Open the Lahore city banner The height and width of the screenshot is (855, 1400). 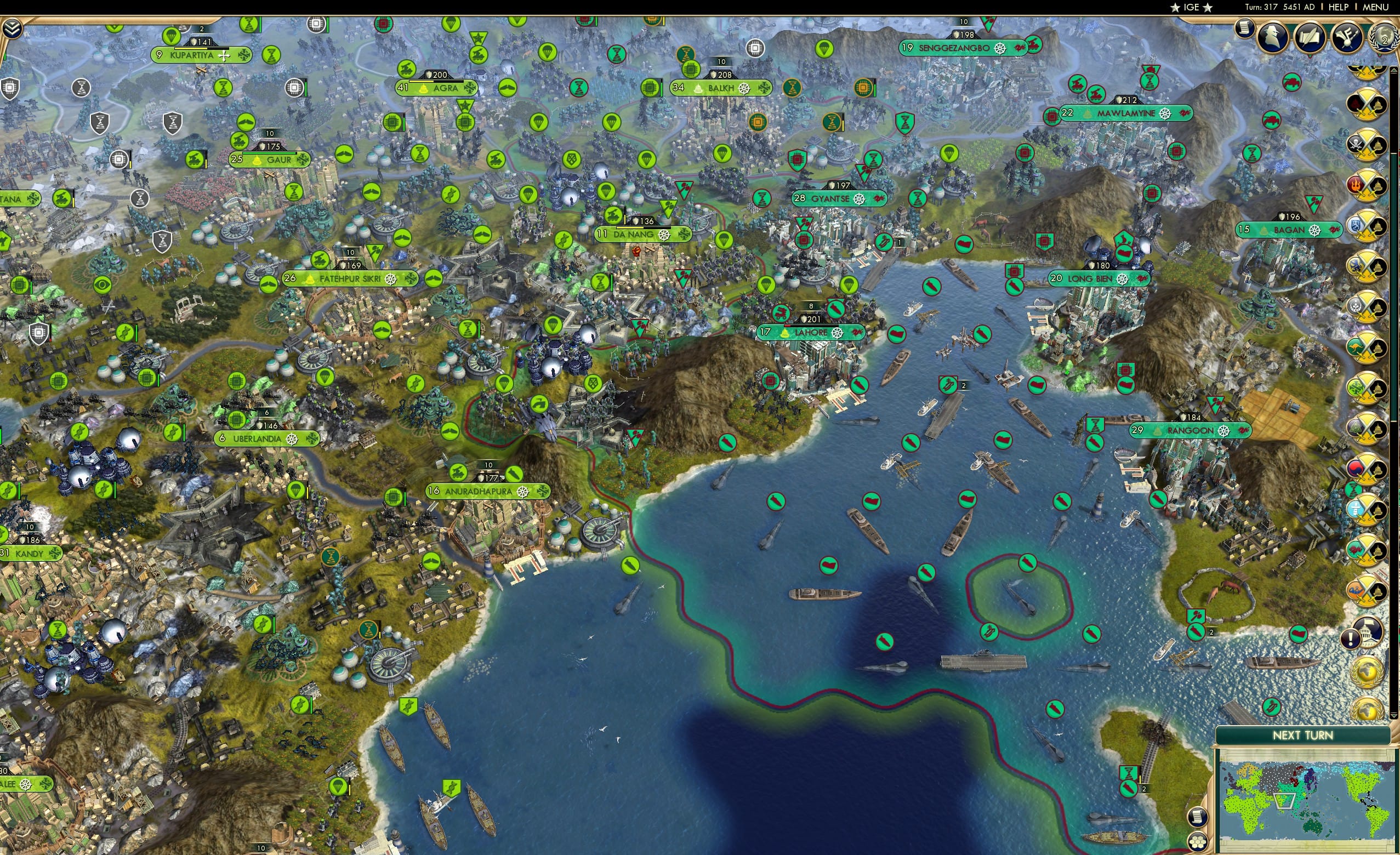pyautogui.click(x=811, y=332)
